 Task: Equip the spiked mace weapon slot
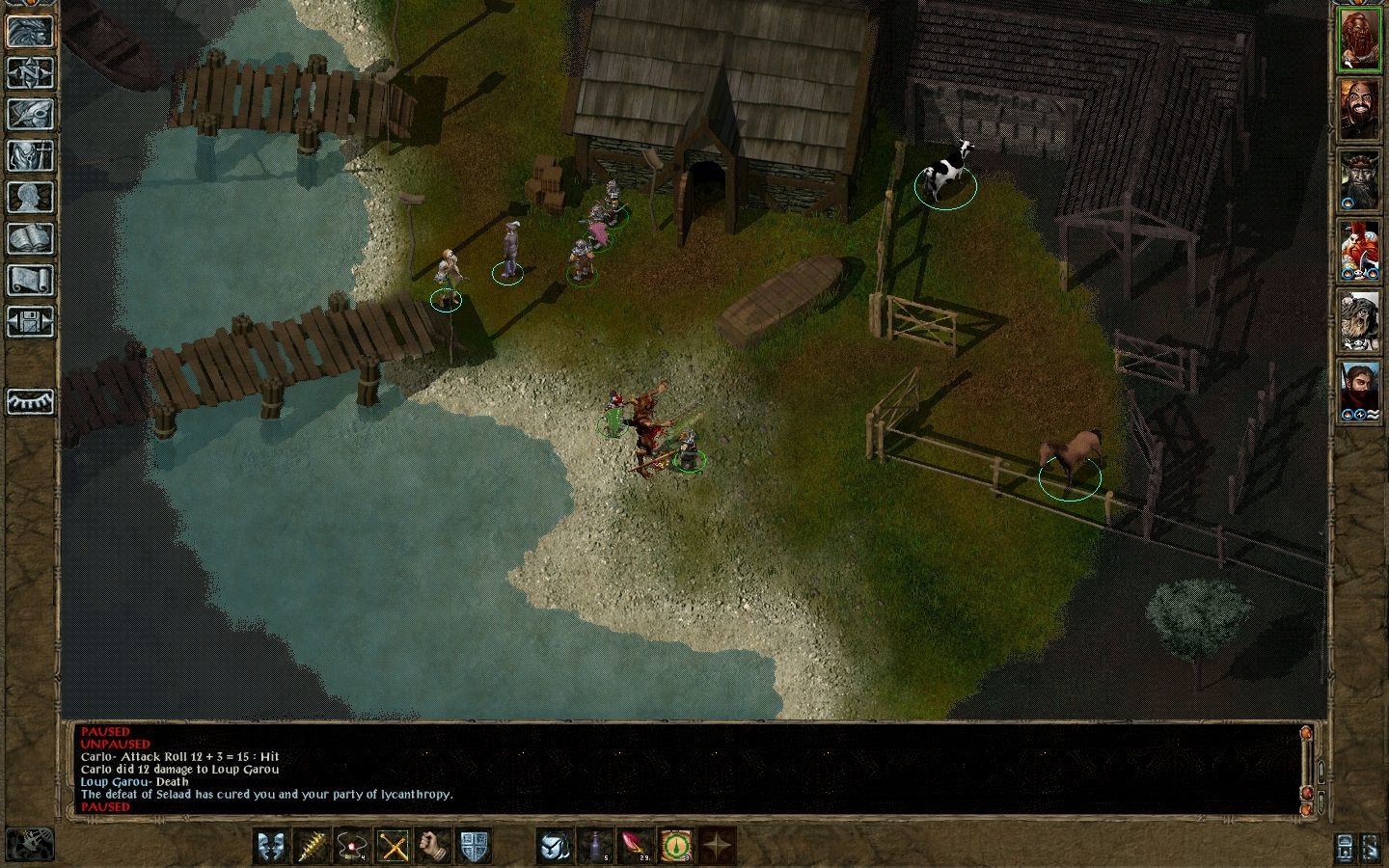tap(313, 846)
